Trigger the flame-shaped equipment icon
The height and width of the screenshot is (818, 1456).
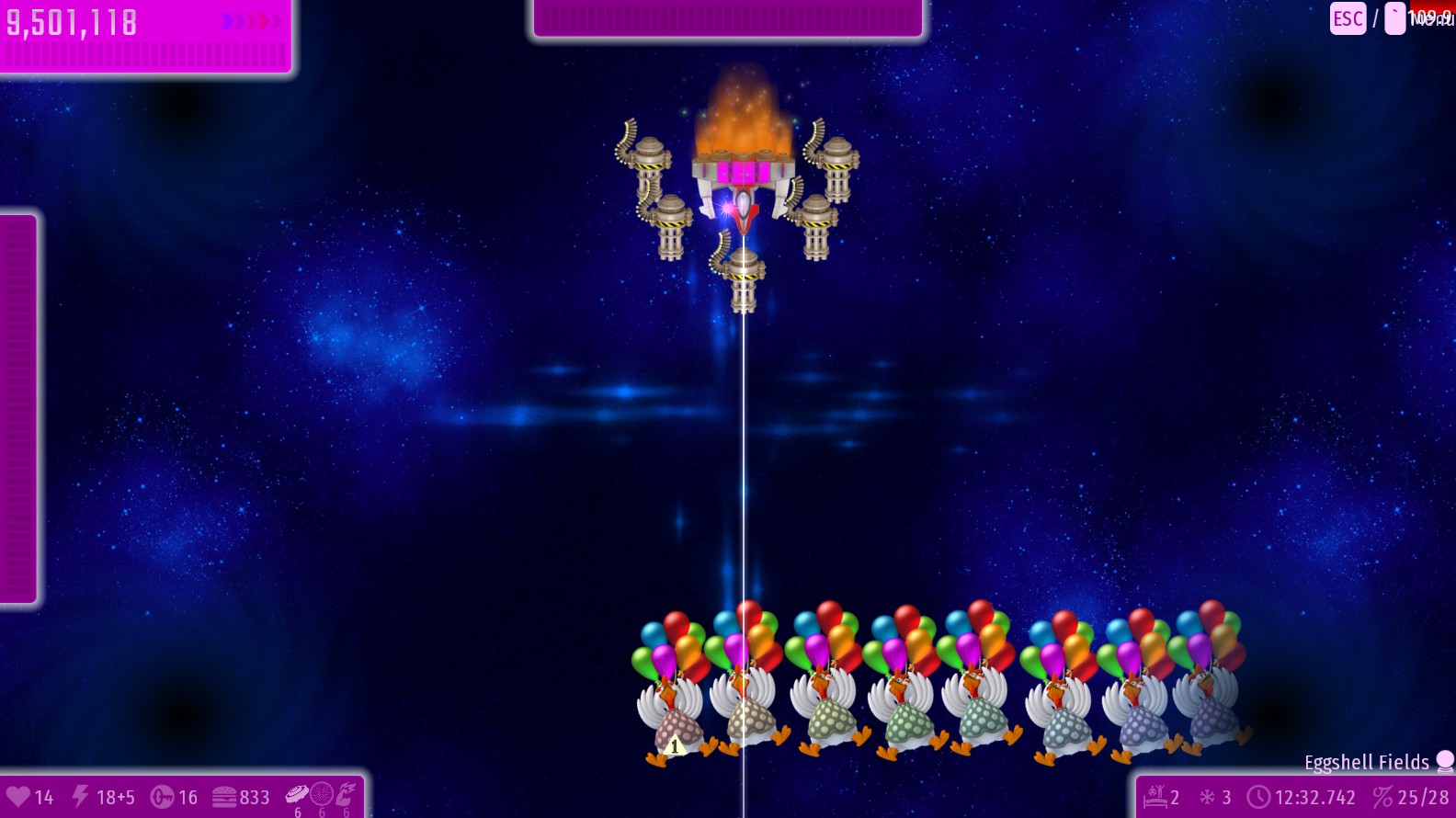coord(346,794)
